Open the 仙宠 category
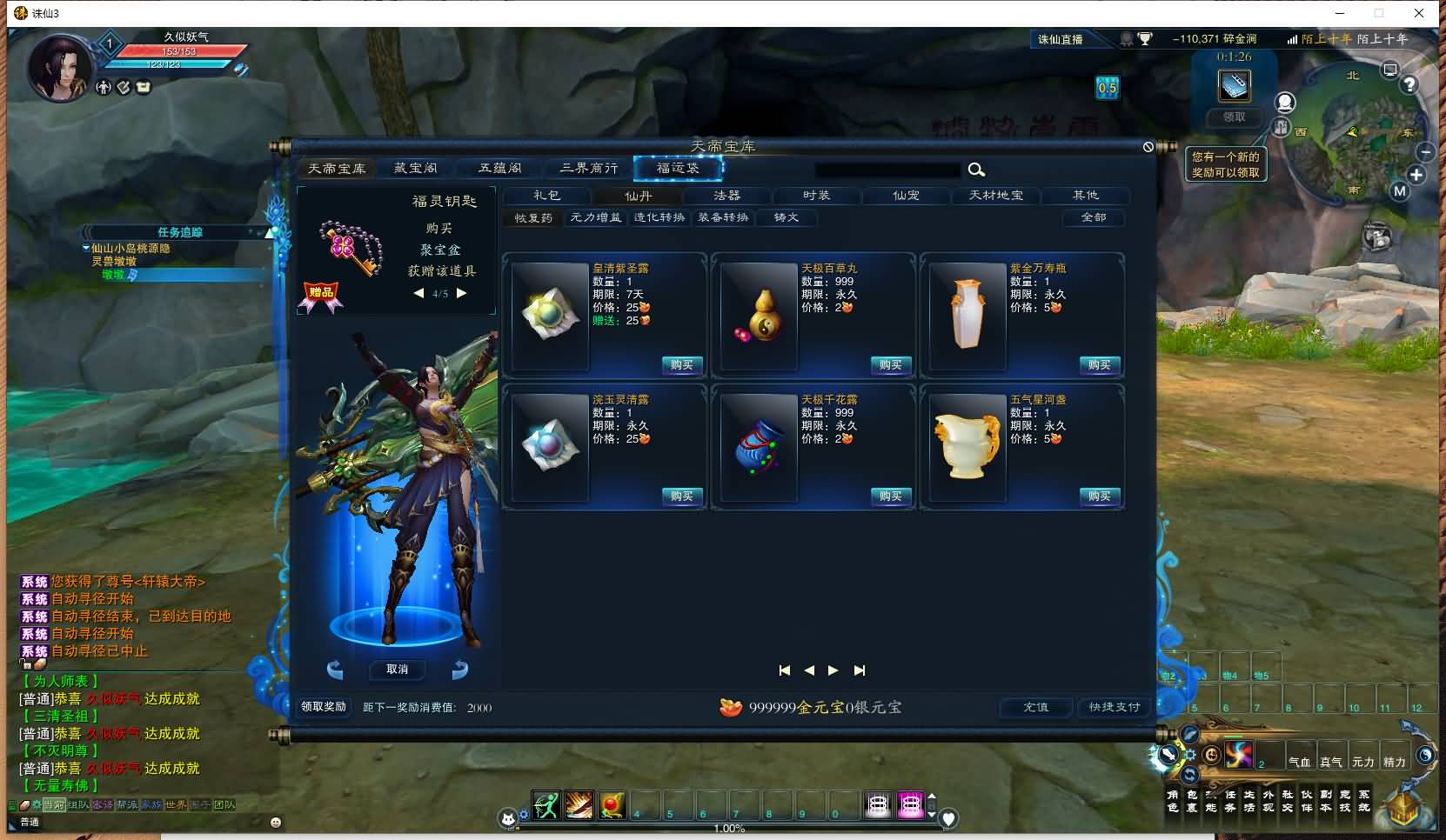The image size is (1446, 840). (x=906, y=196)
